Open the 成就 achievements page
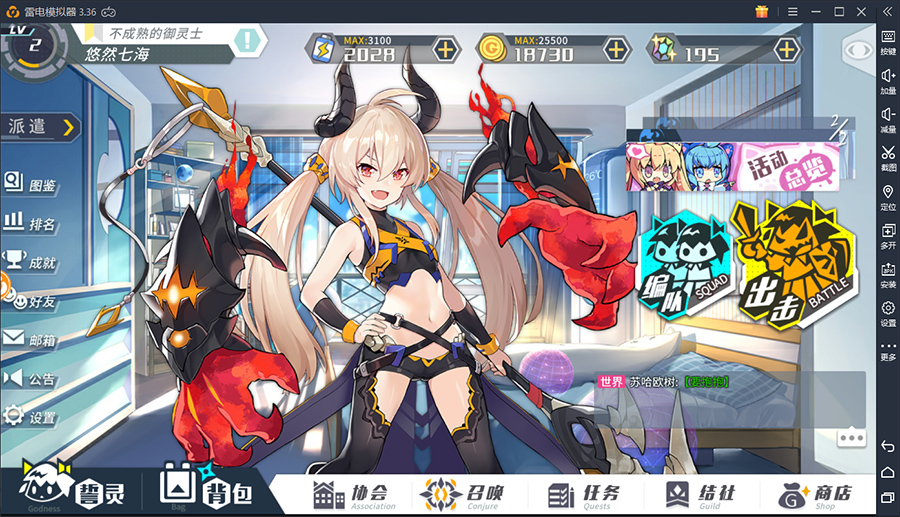This screenshot has height=517, width=900. tap(30, 261)
